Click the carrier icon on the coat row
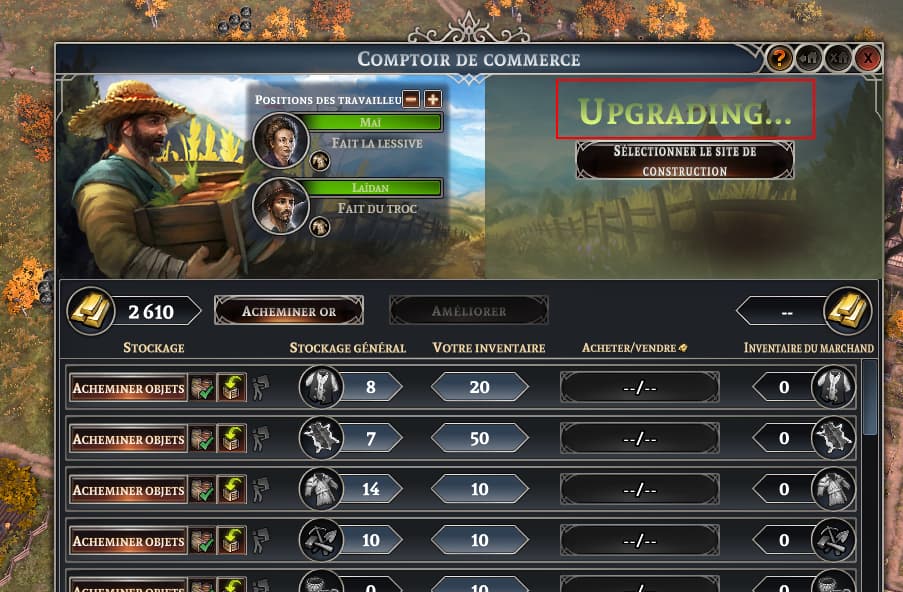The width and height of the screenshot is (903, 592). pos(259,388)
